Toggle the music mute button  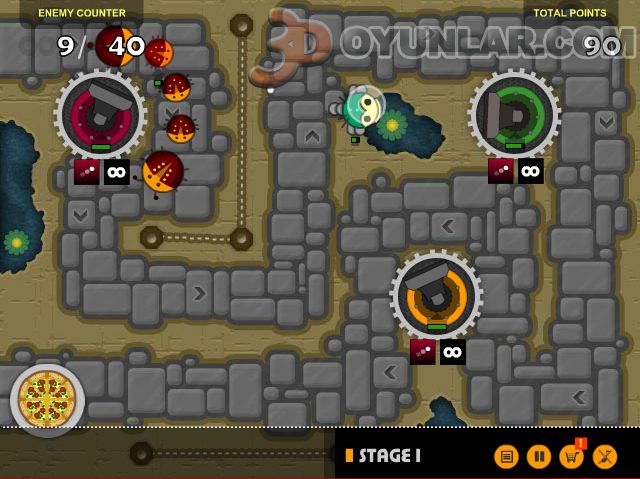[605, 457]
